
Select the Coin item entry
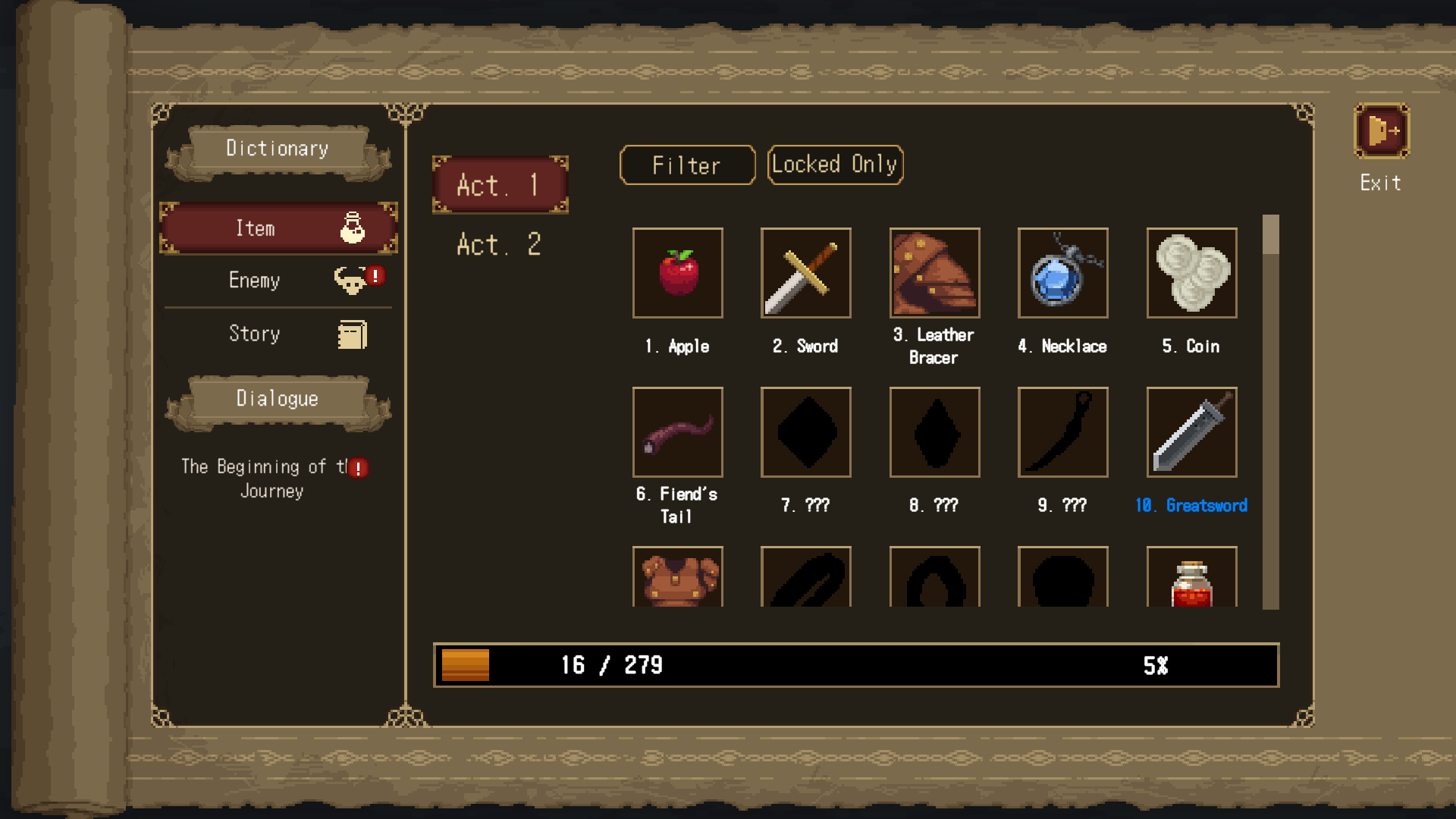tap(1191, 273)
